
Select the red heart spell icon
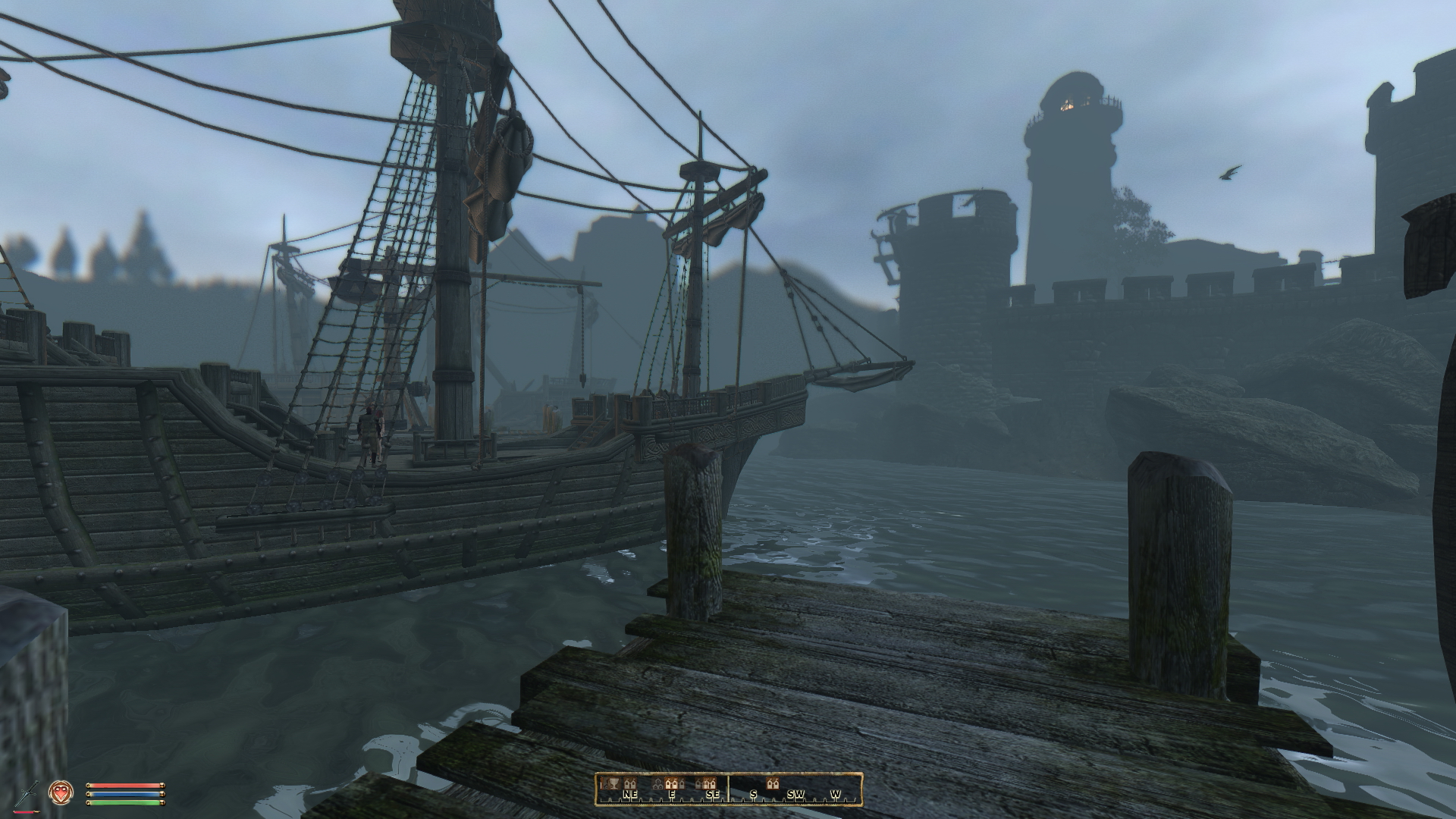[x=59, y=792]
